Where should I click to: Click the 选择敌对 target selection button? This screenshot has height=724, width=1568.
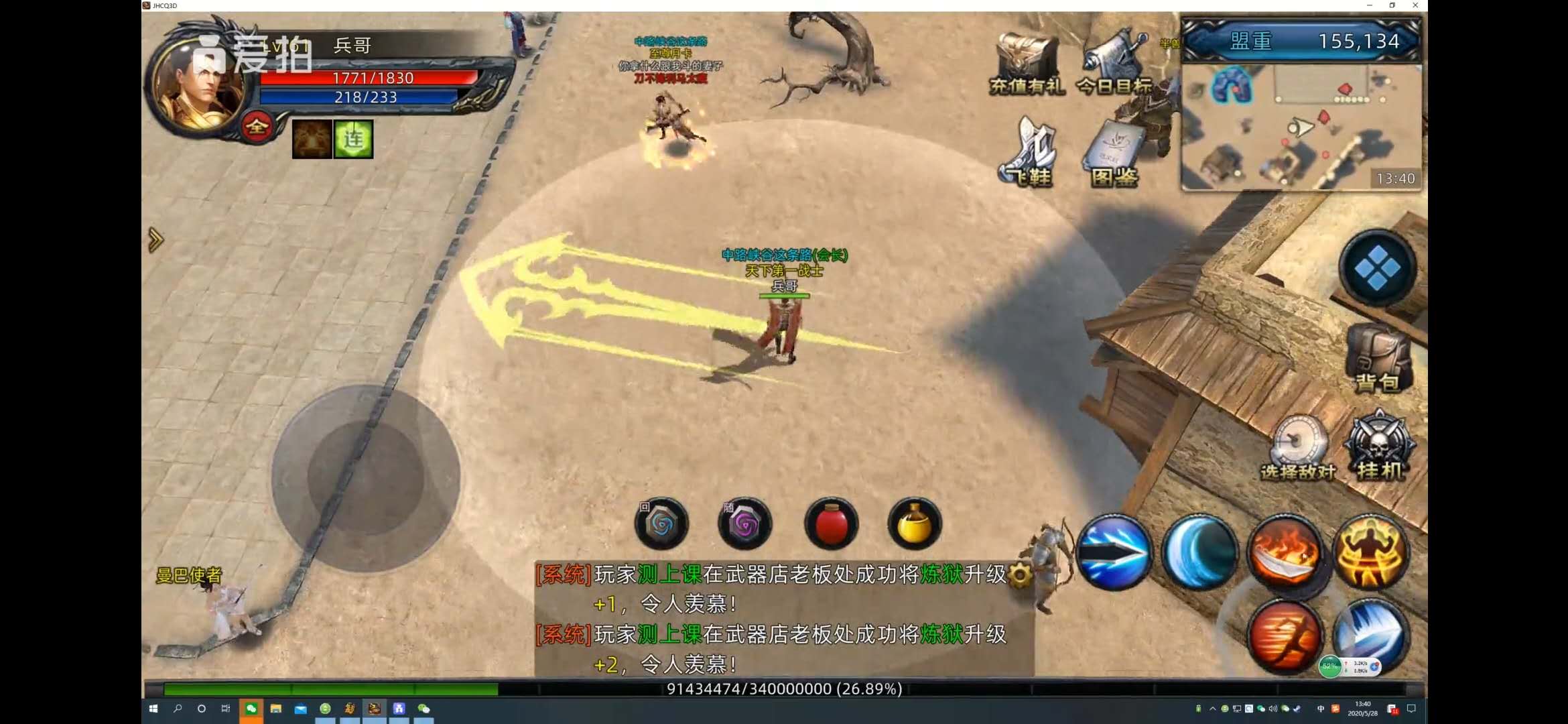tap(1299, 446)
